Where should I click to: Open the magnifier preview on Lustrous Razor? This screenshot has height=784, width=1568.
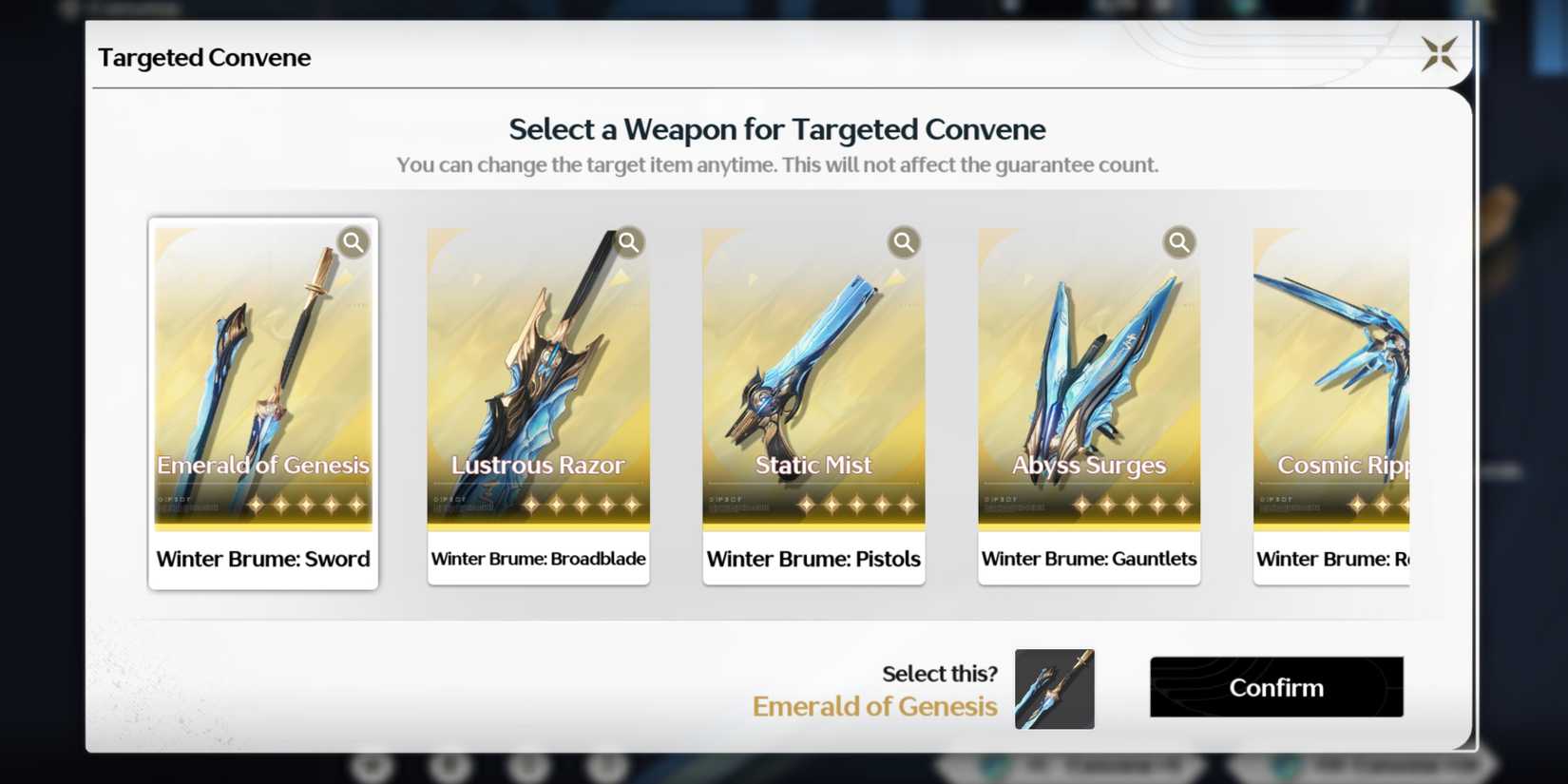pyautogui.click(x=628, y=242)
